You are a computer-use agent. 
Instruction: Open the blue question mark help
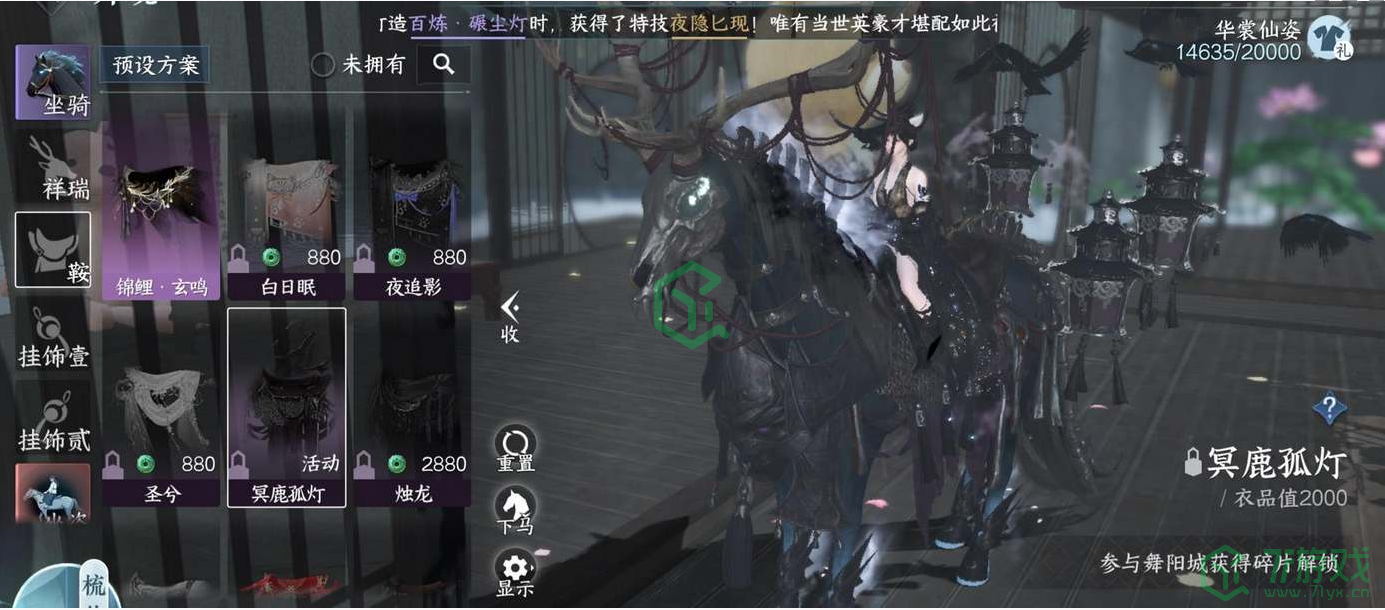pos(1329,408)
